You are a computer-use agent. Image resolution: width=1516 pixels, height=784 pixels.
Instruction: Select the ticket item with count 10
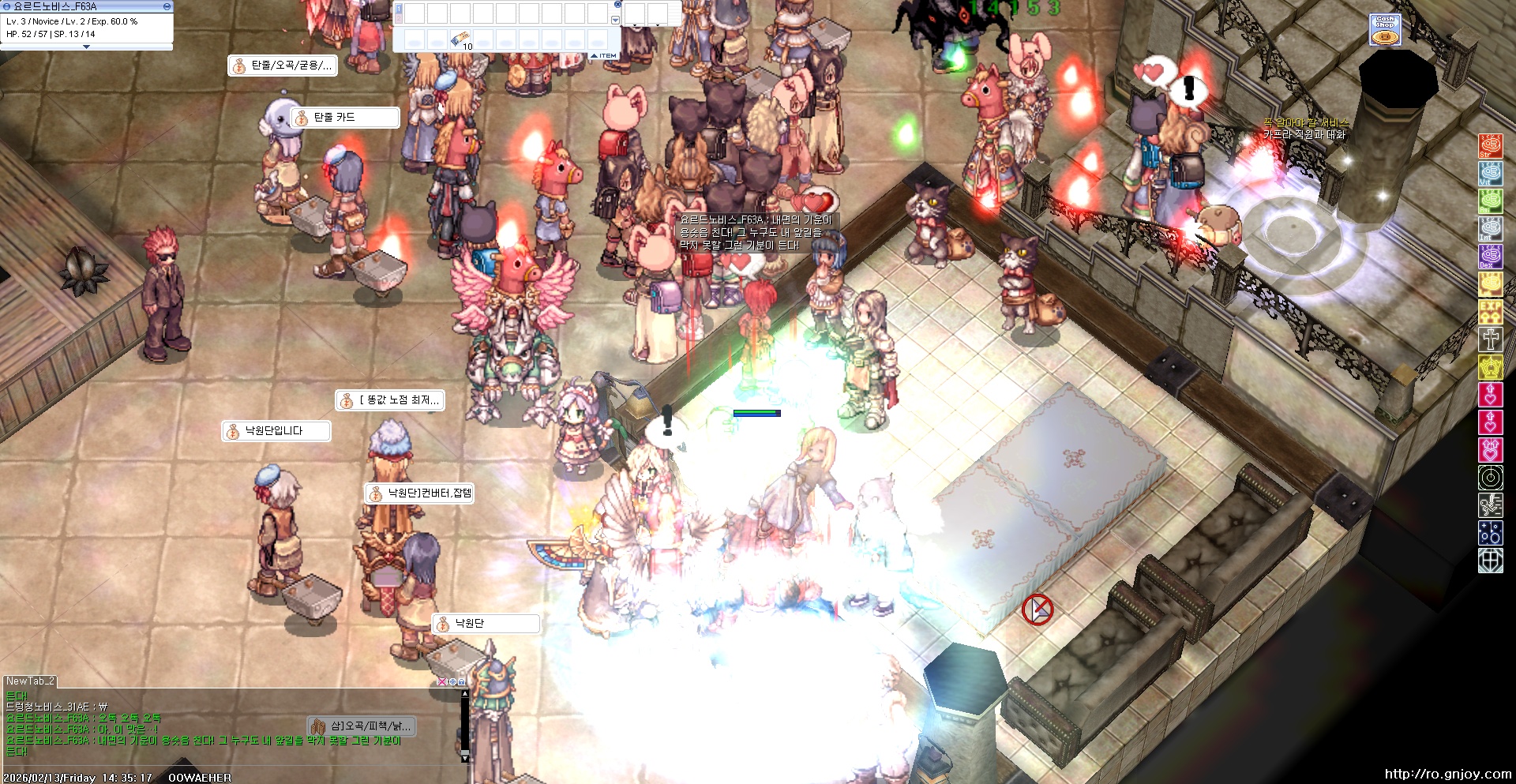click(460, 39)
